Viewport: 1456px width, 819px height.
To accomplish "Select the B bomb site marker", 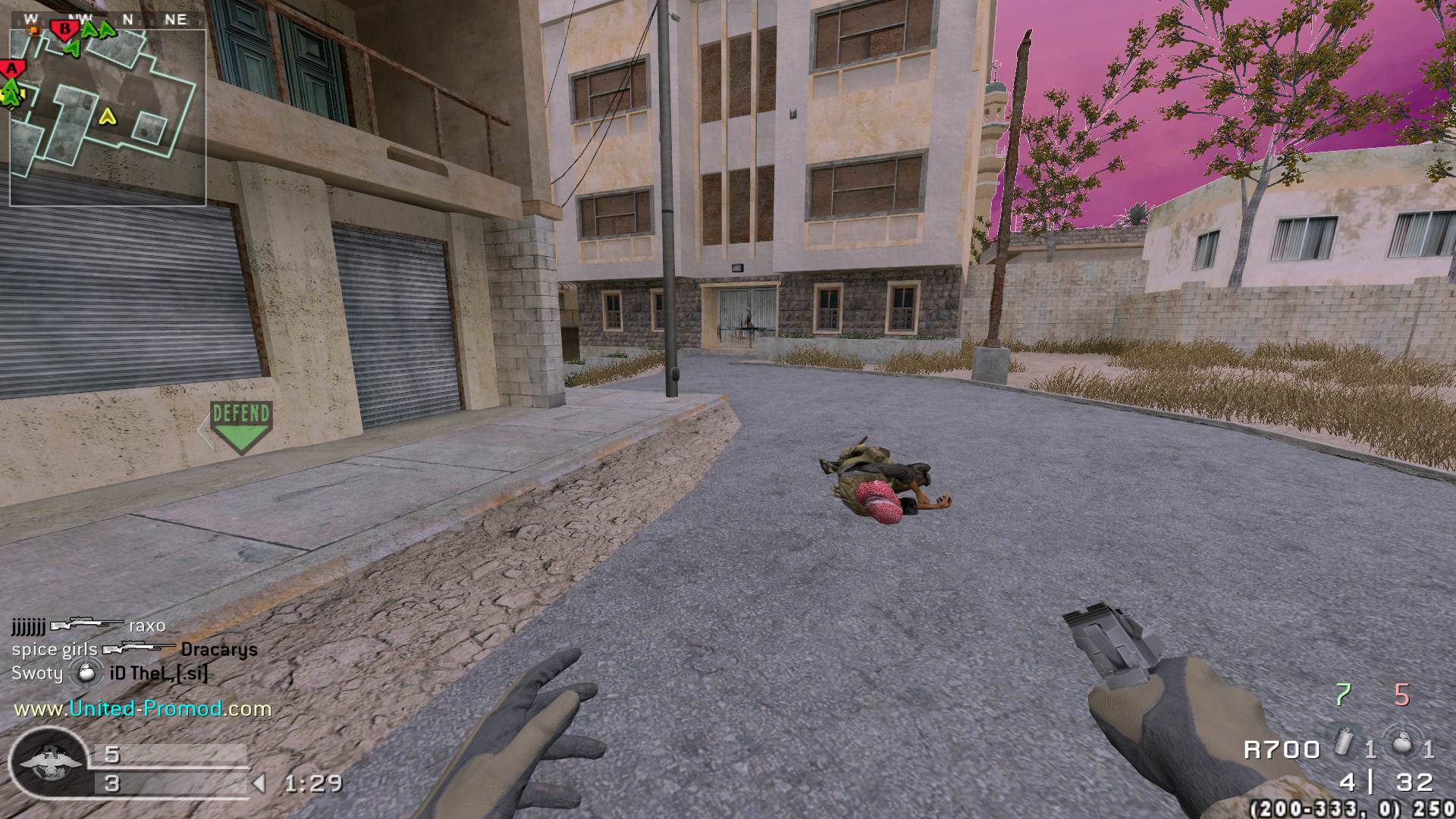I will pos(65,30).
